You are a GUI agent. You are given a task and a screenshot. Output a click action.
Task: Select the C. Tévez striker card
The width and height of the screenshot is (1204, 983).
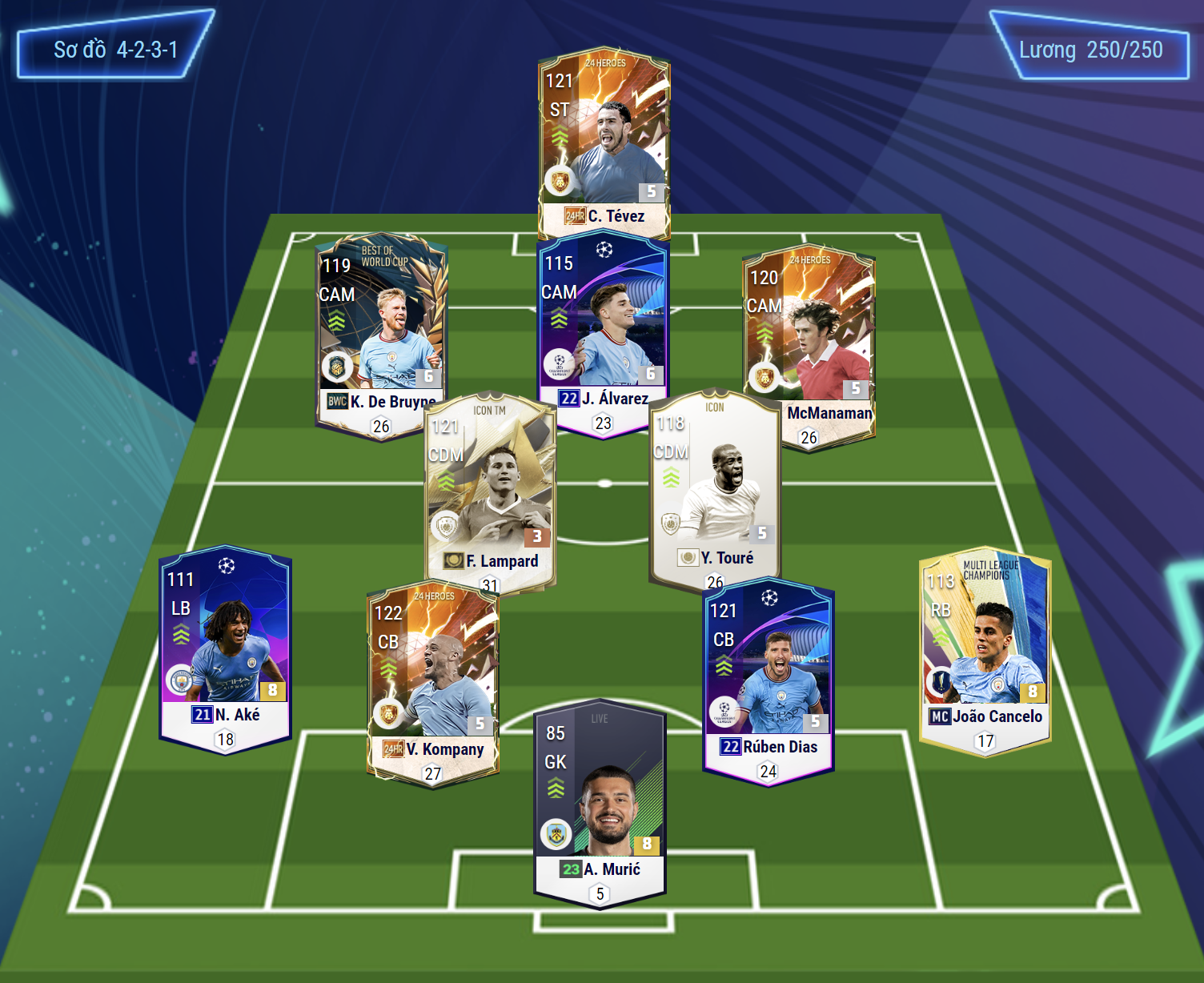(604, 144)
